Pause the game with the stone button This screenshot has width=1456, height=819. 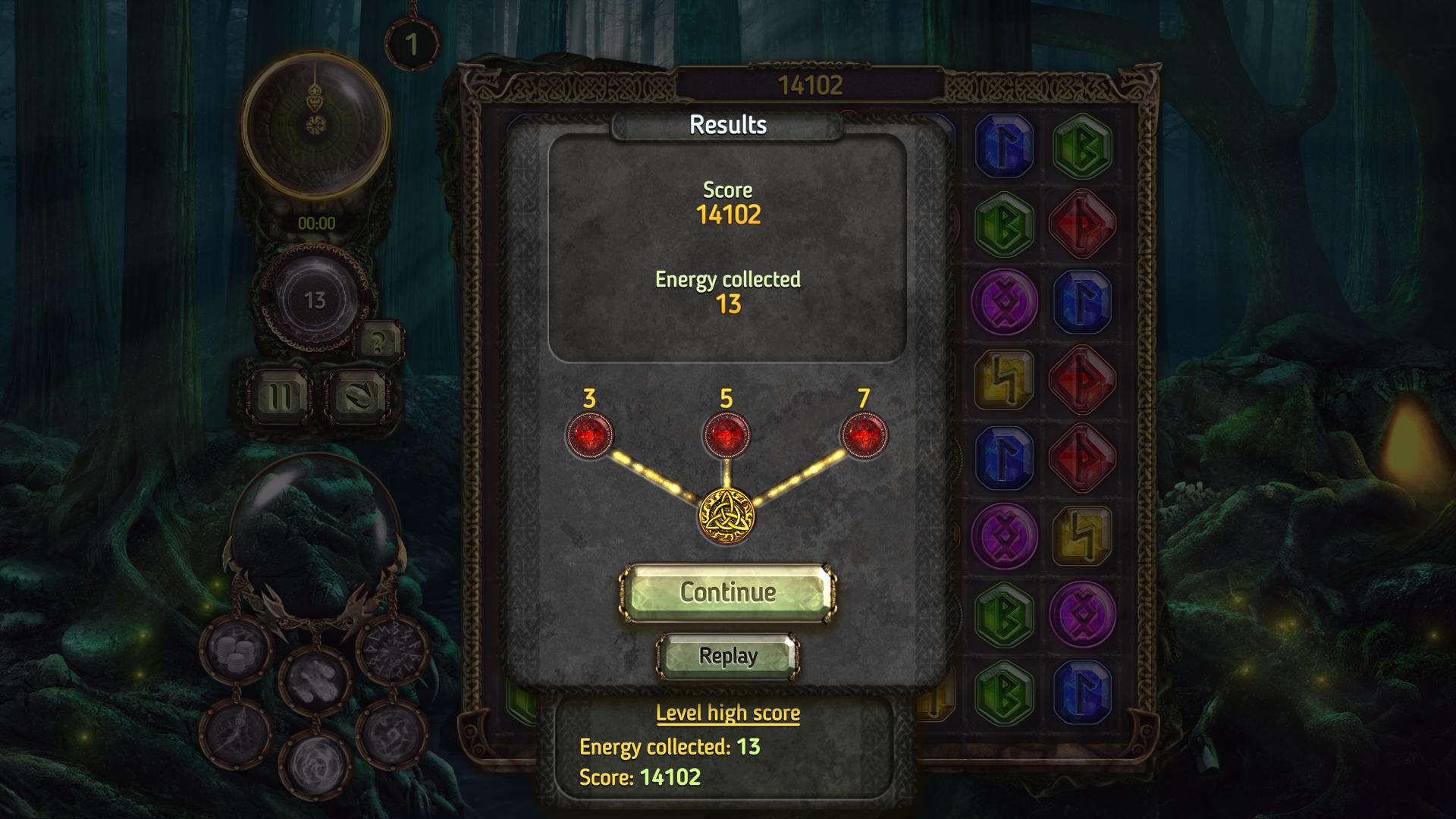pos(278,395)
